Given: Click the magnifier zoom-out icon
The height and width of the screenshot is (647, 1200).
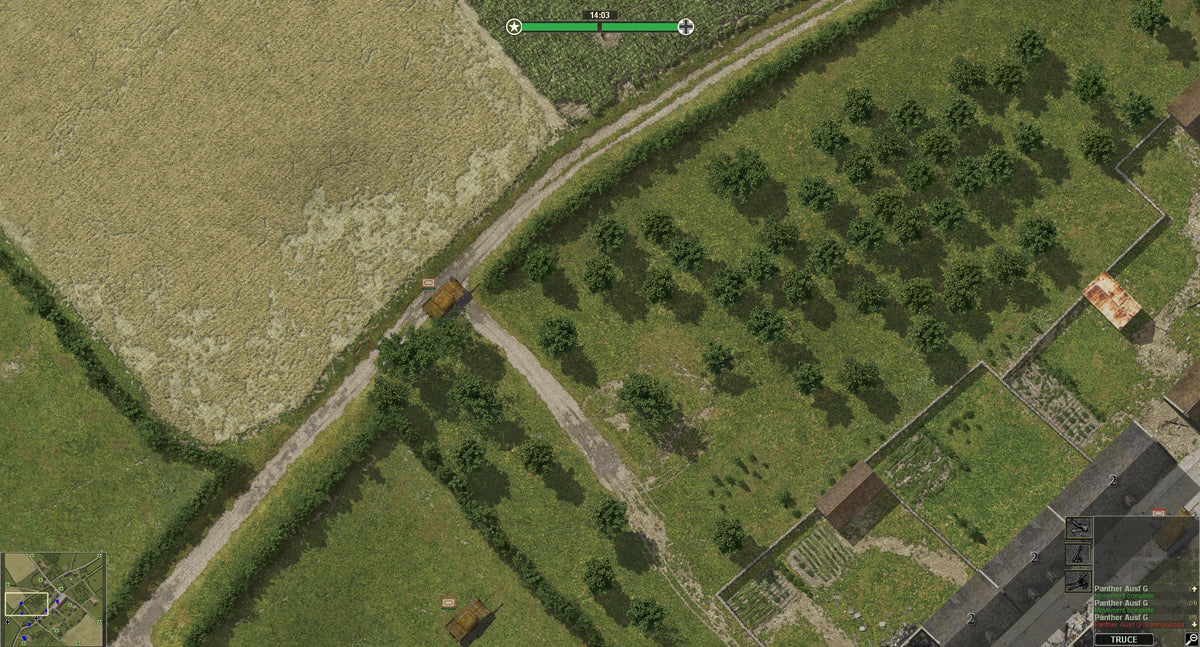Looking at the screenshot, I should [1191, 638].
